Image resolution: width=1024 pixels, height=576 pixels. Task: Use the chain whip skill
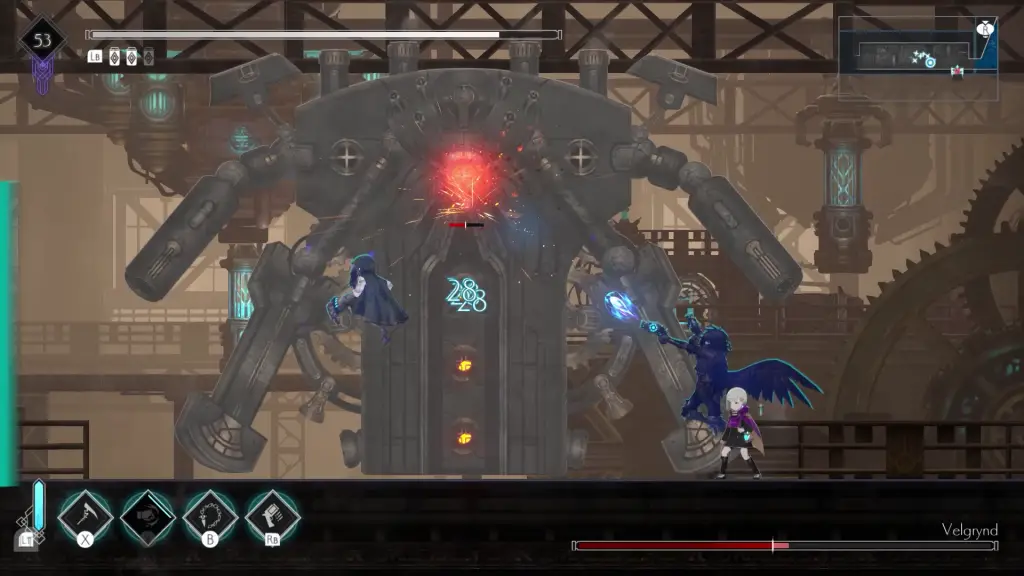point(210,516)
